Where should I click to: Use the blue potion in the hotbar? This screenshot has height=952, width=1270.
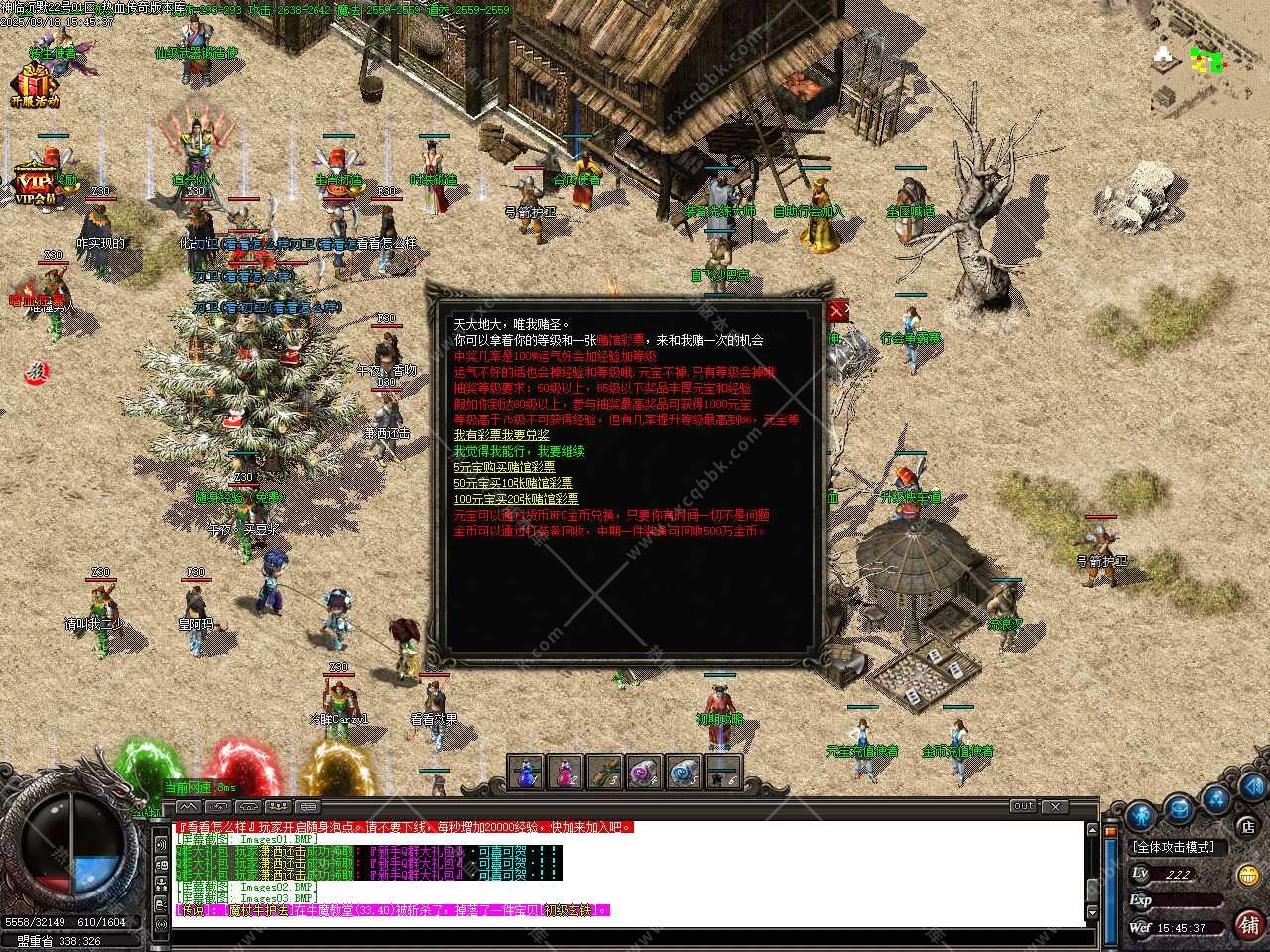click(527, 772)
